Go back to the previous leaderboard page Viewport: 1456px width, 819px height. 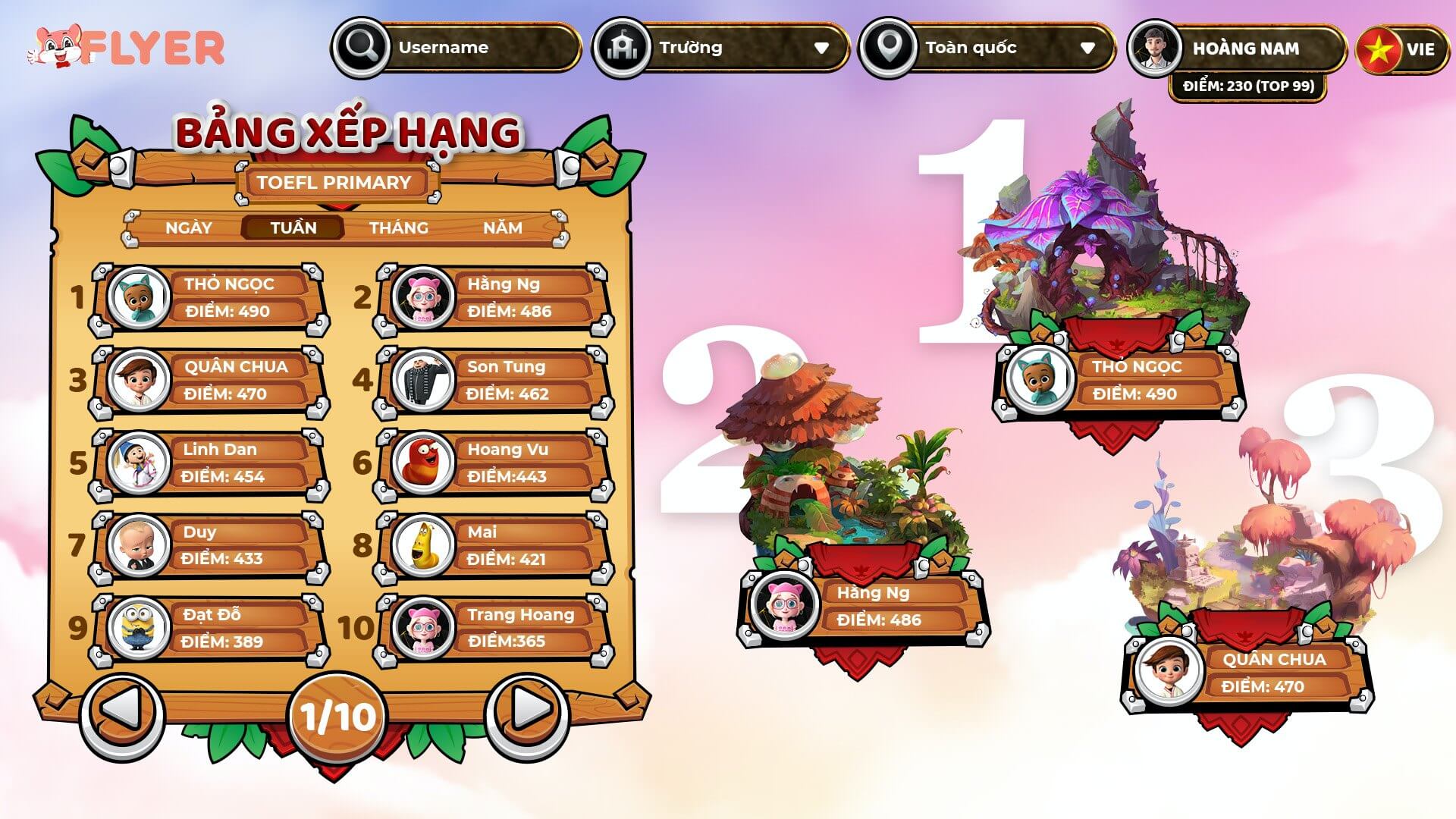pyautogui.click(x=121, y=711)
